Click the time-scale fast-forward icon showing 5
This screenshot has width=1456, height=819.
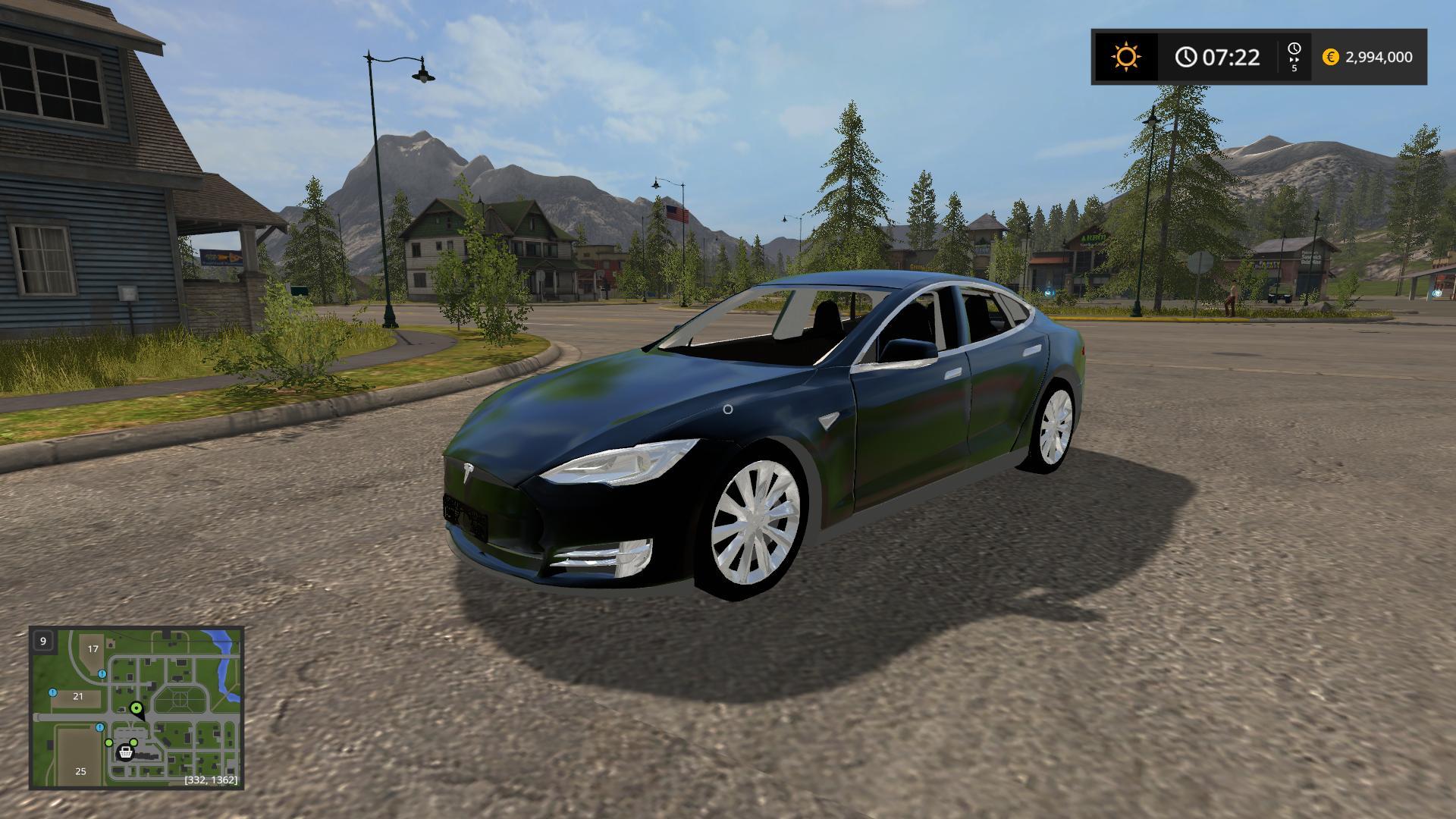pyautogui.click(x=1294, y=55)
